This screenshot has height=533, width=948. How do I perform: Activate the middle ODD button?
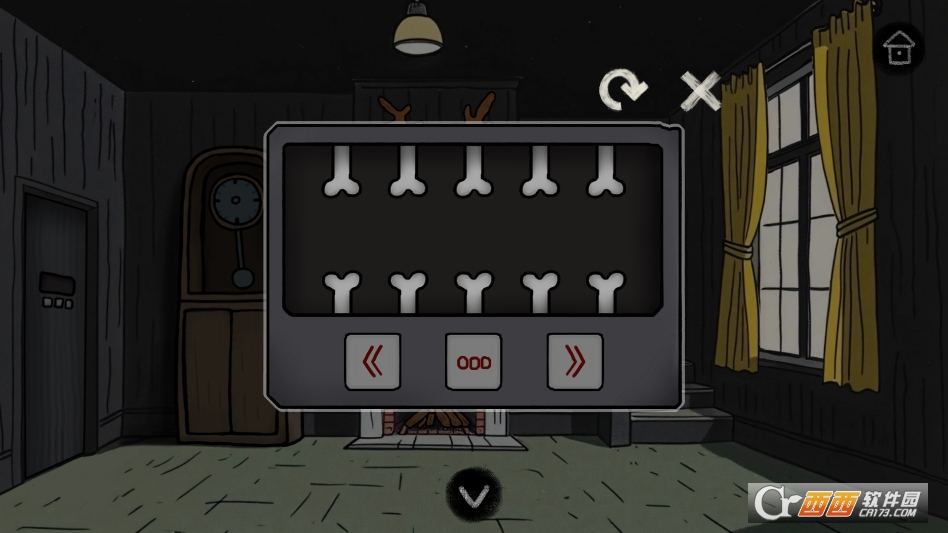pos(474,361)
